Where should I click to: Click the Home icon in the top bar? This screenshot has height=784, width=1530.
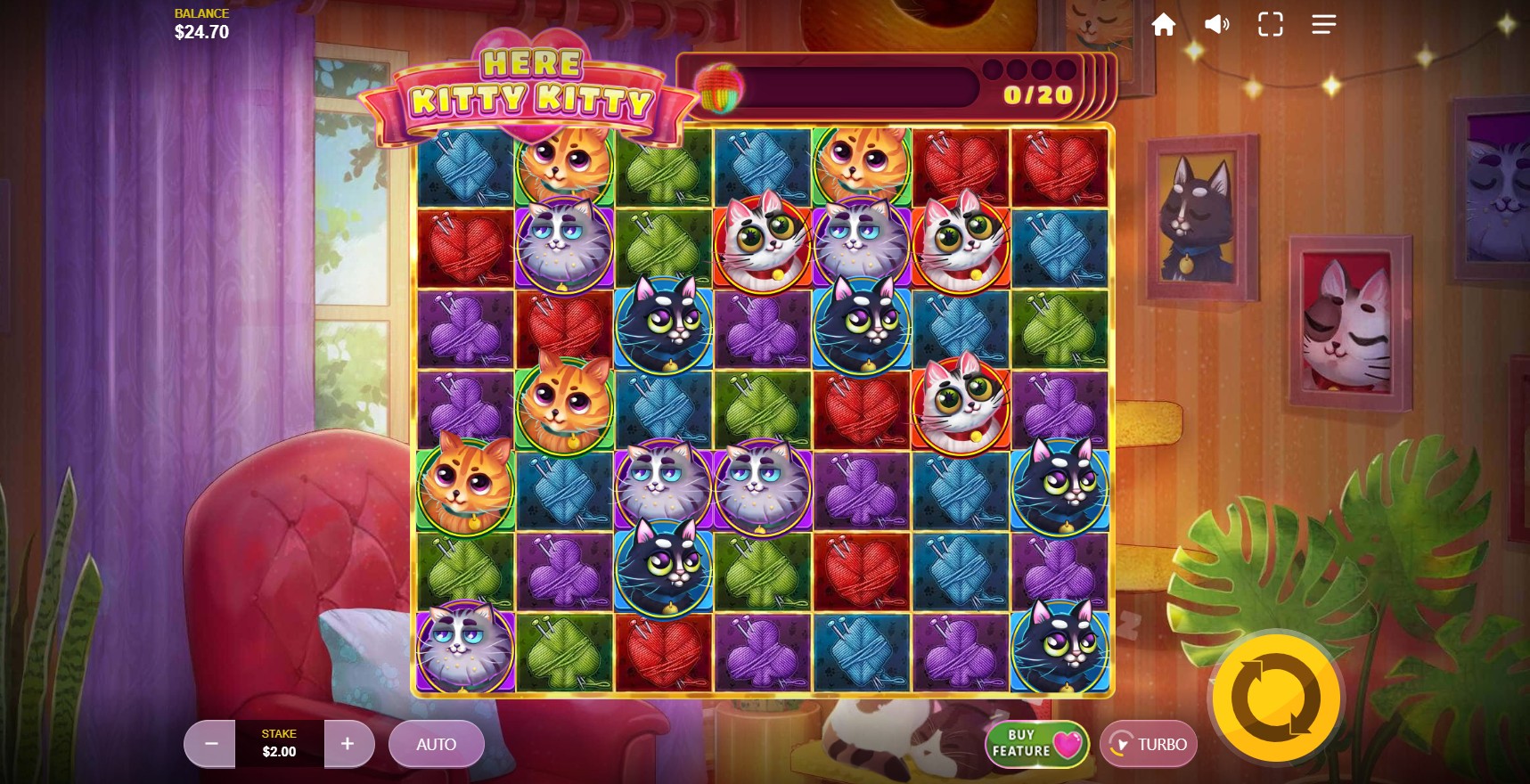1164,24
